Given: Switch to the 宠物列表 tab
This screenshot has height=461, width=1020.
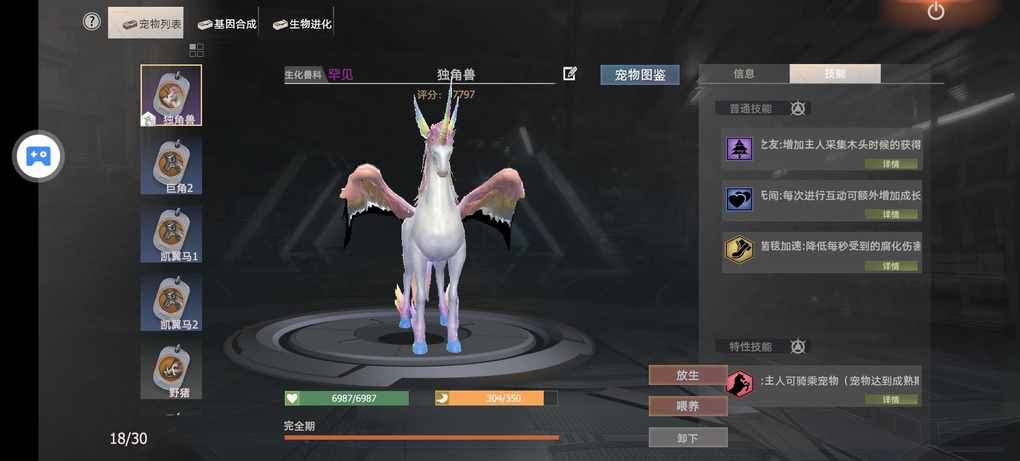Looking at the screenshot, I should (x=148, y=23).
